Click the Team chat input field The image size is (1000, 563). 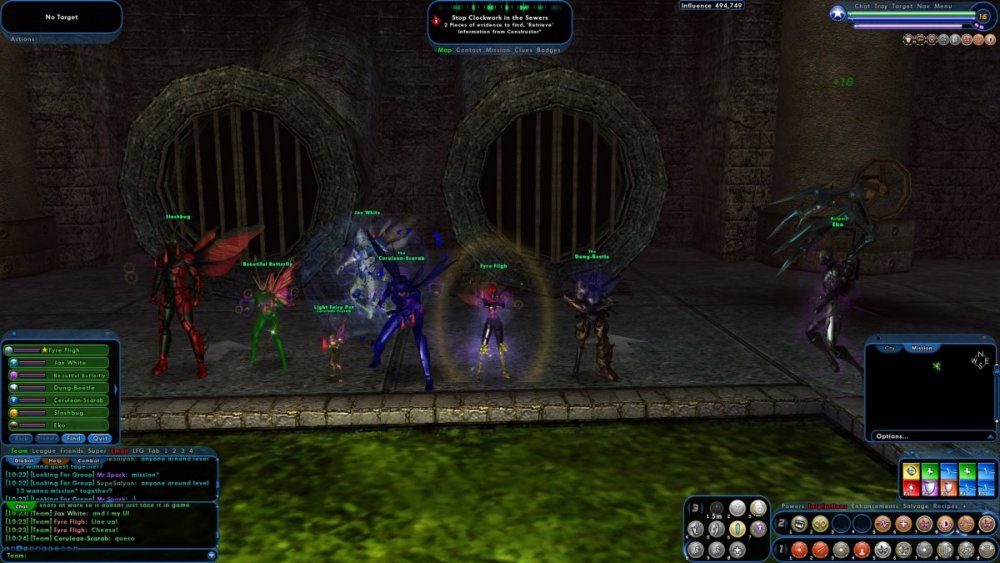click(x=110, y=555)
